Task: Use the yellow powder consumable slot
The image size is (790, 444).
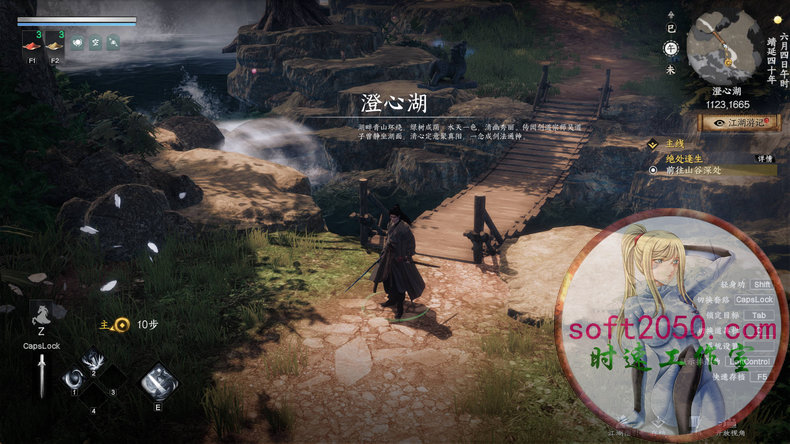Action: pos(54,43)
